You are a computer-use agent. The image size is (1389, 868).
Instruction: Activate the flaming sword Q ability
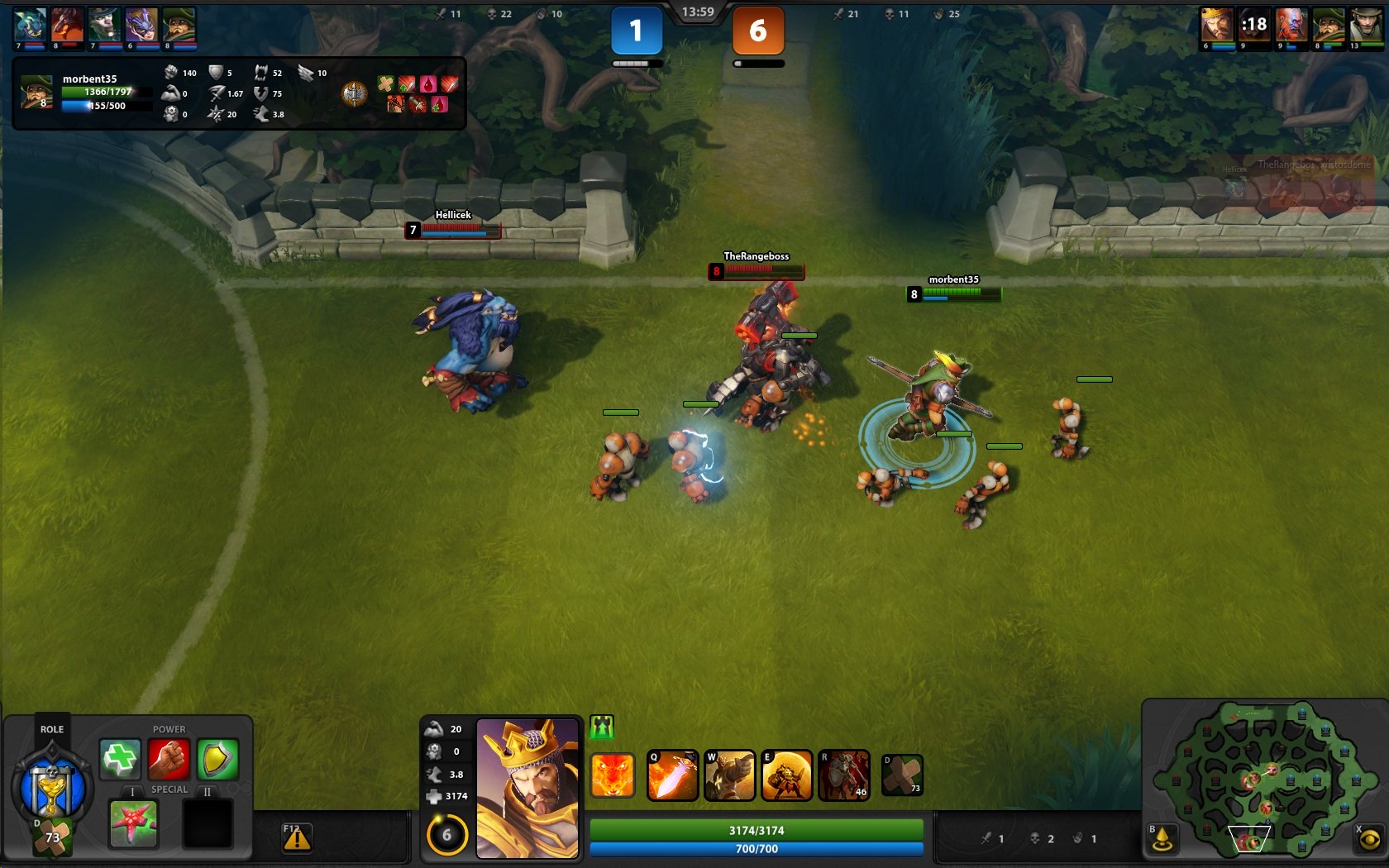[x=672, y=775]
